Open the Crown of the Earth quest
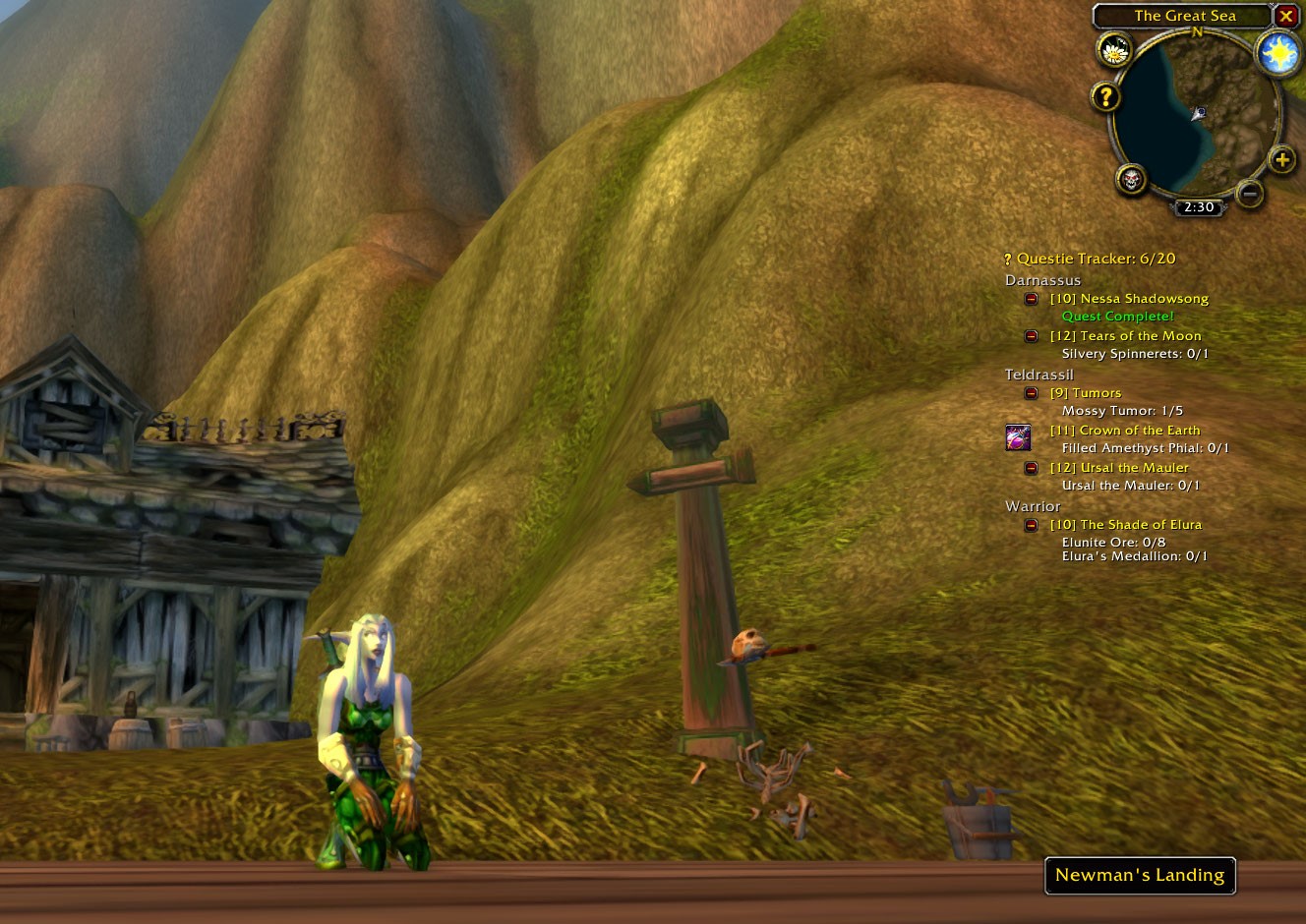 click(1125, 431)
